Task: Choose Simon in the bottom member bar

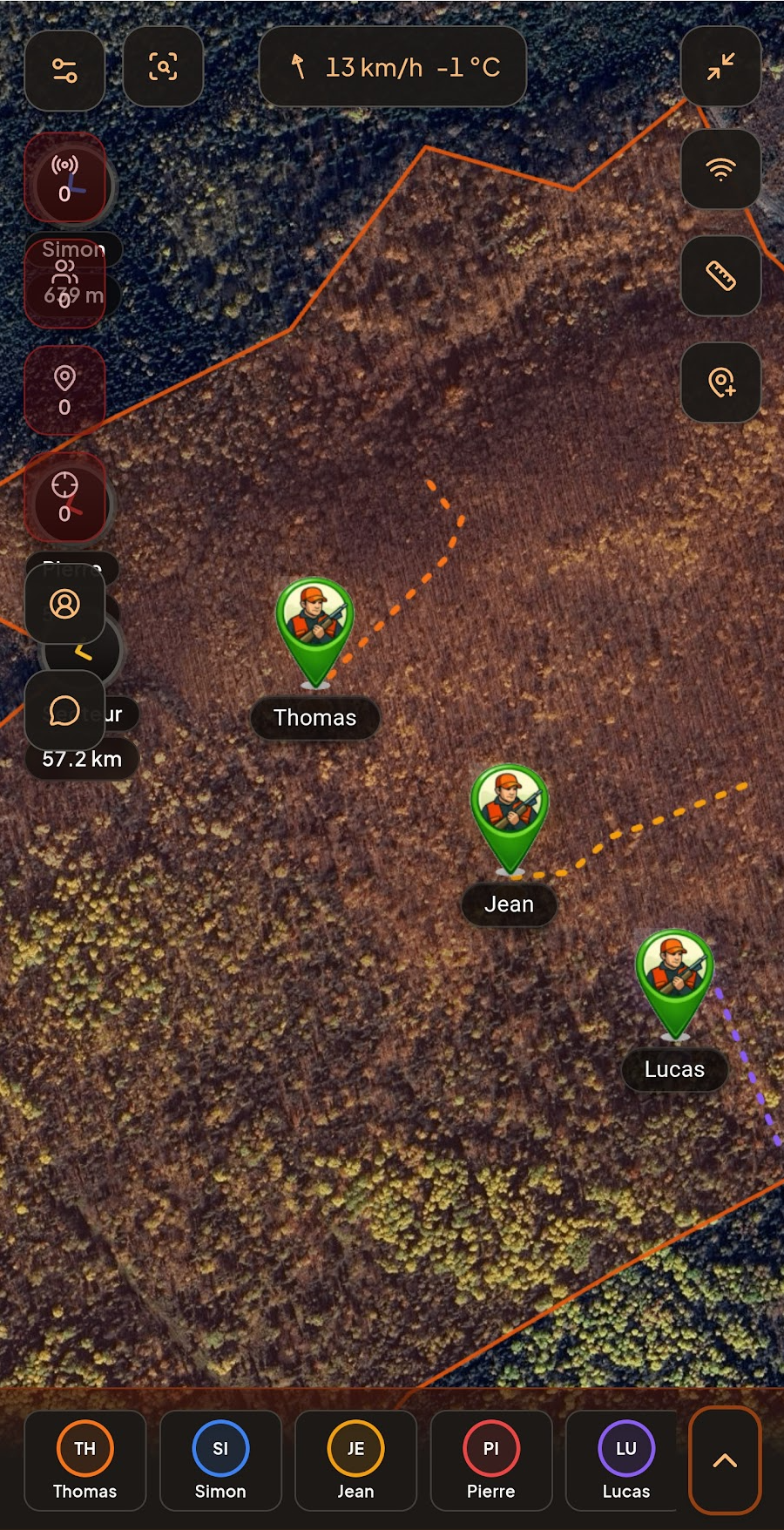Action: pos(220,1460)
